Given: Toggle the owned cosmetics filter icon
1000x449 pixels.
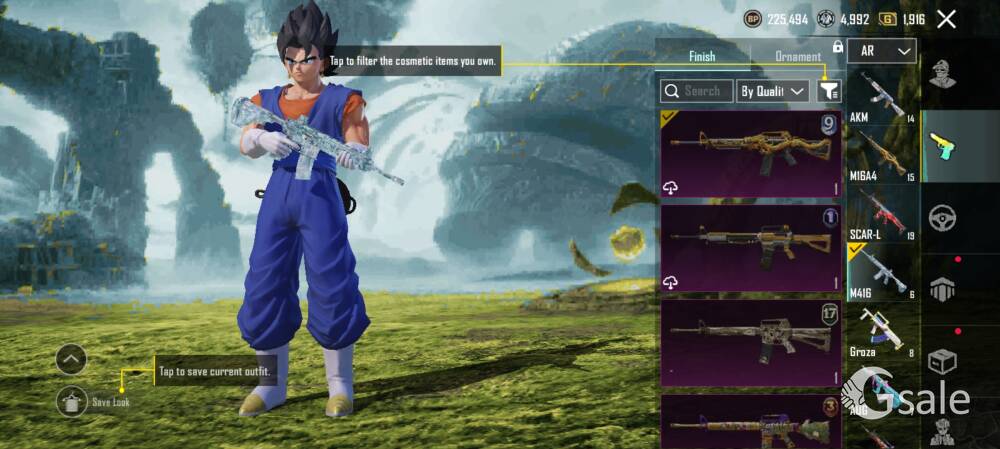Looking at the screenshot, I should 828,91.
